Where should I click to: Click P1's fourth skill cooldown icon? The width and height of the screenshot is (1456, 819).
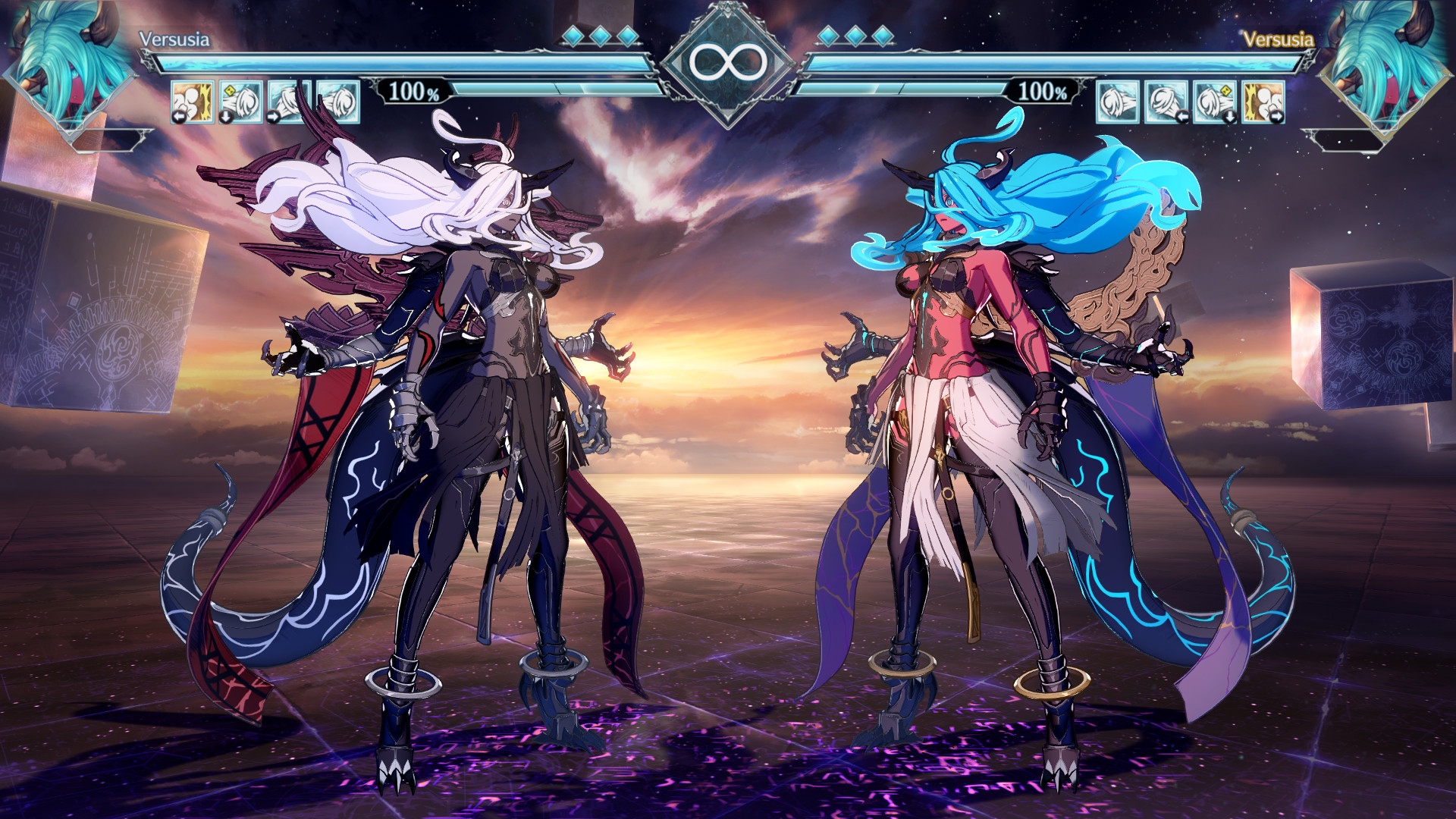(x=339, y=102)
